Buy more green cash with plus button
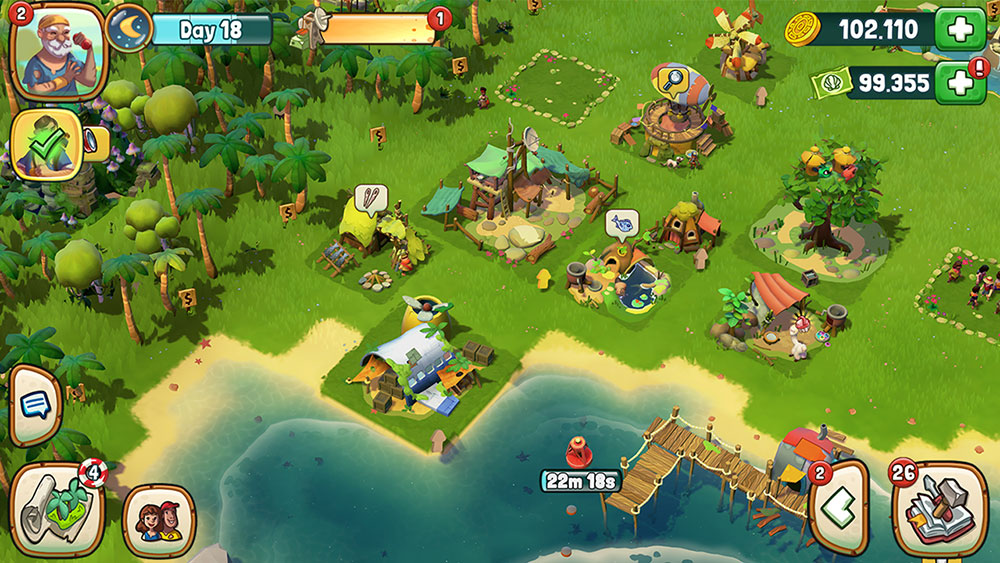This screenshot has width=1000, height=563. point(959,83)
